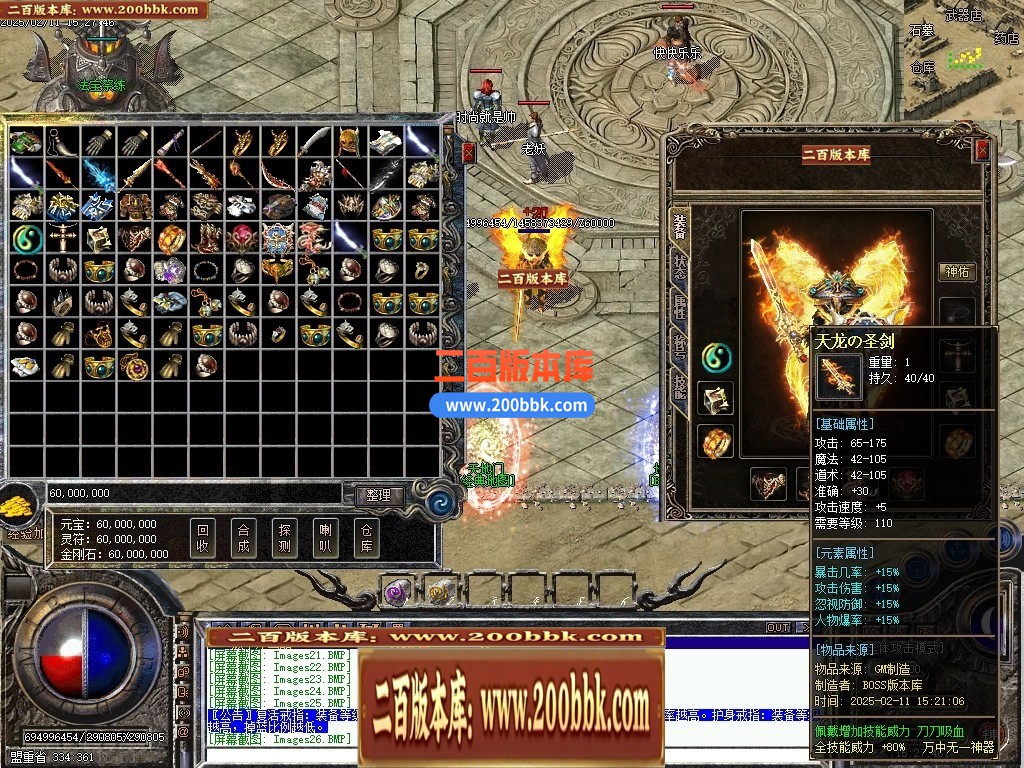
Task: Activate the 喇叭 horn button
Action: pyautogui.click(x=324, y=539)
